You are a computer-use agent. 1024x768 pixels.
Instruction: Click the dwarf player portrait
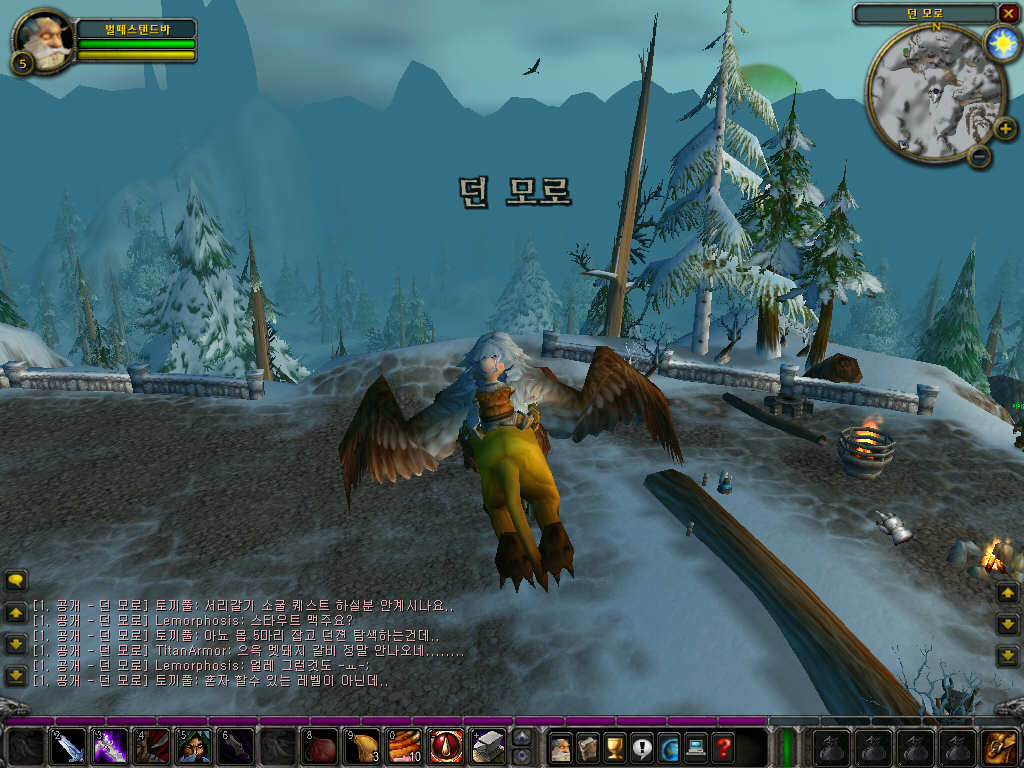click(x=44, y=40)
